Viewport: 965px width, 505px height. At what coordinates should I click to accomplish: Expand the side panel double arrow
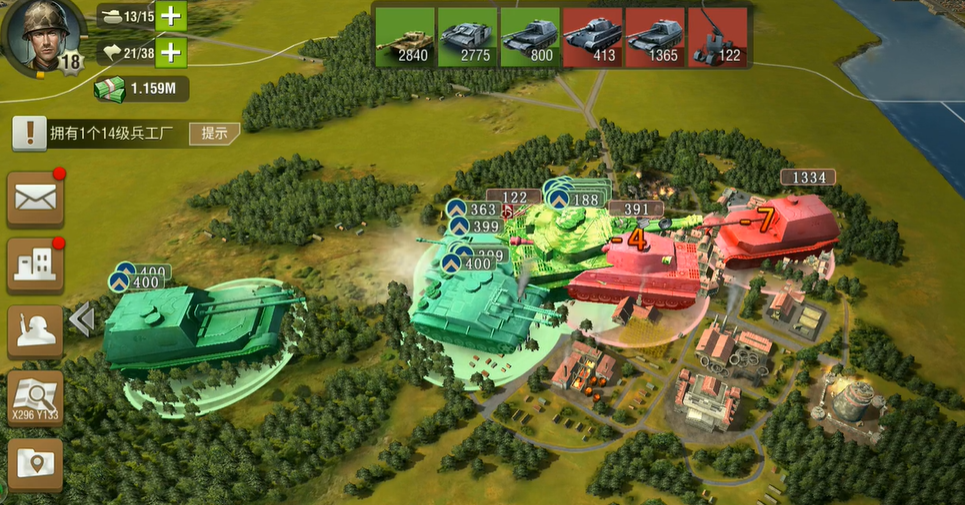(82, 319)
